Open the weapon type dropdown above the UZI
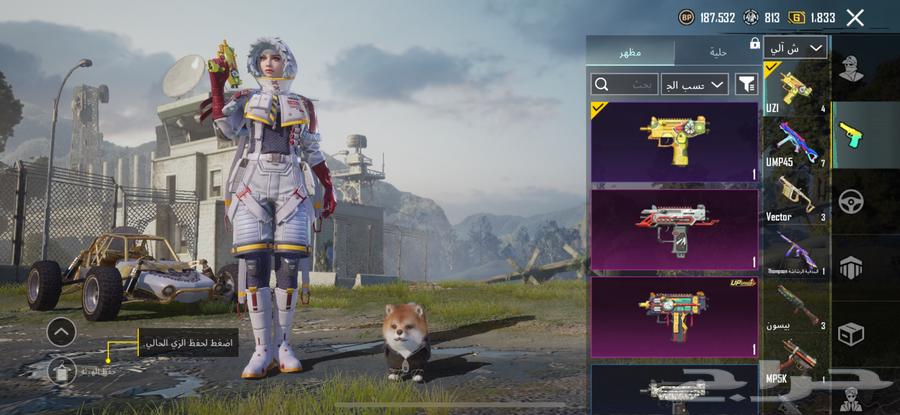Viewport: 900px width, 415px height. coord(795,48)
